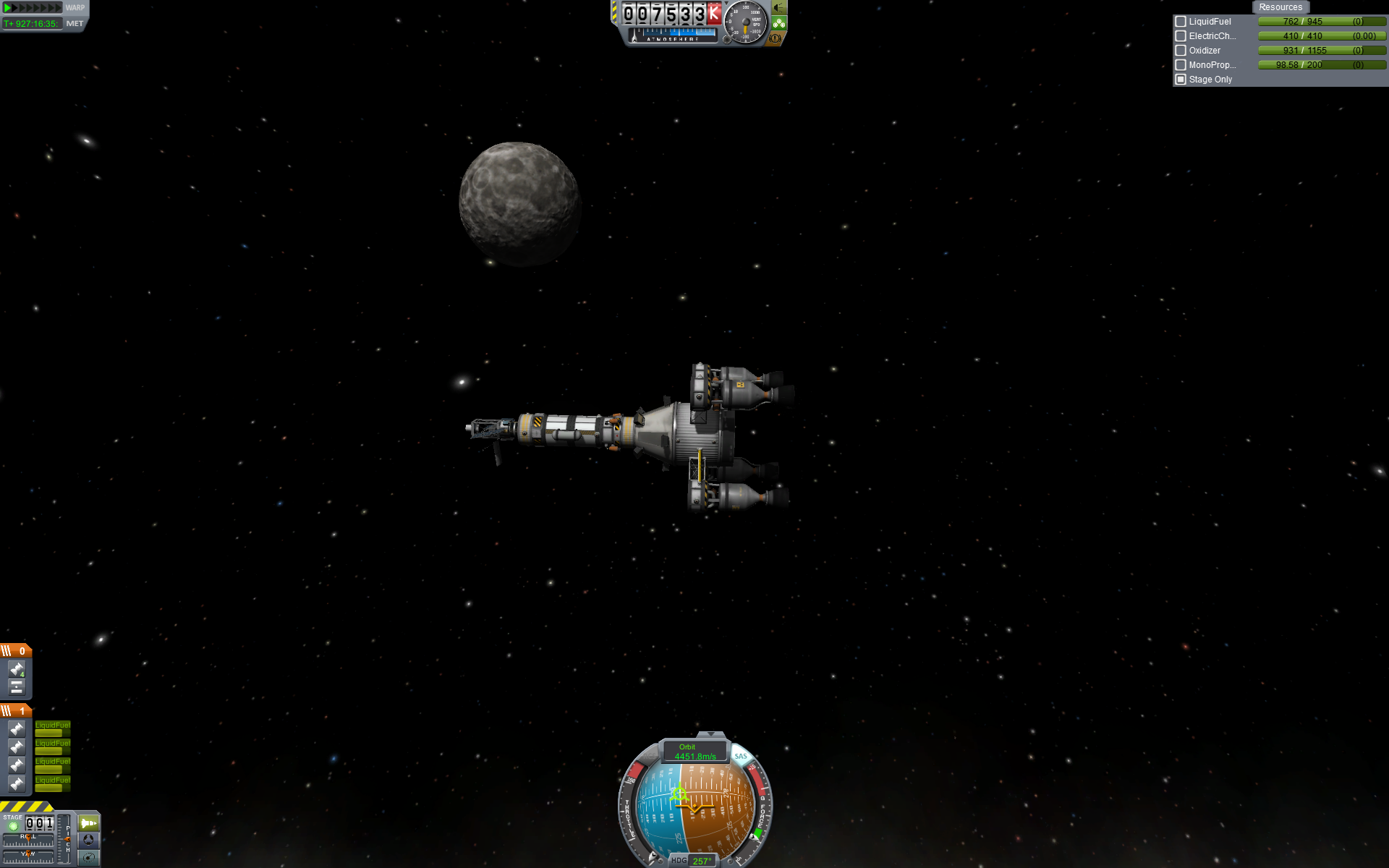Toggle the Oxidizer resource checkbox
The width and height of the screenshot is (1389, 868).
tap(1181, 51)
